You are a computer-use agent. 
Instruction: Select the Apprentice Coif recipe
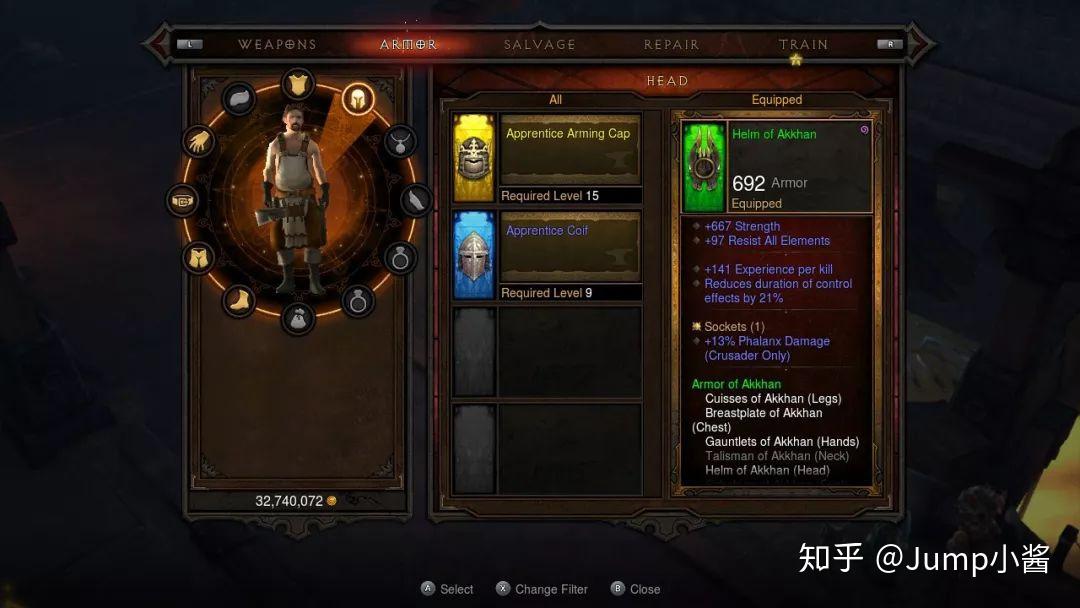pos(546,256)
